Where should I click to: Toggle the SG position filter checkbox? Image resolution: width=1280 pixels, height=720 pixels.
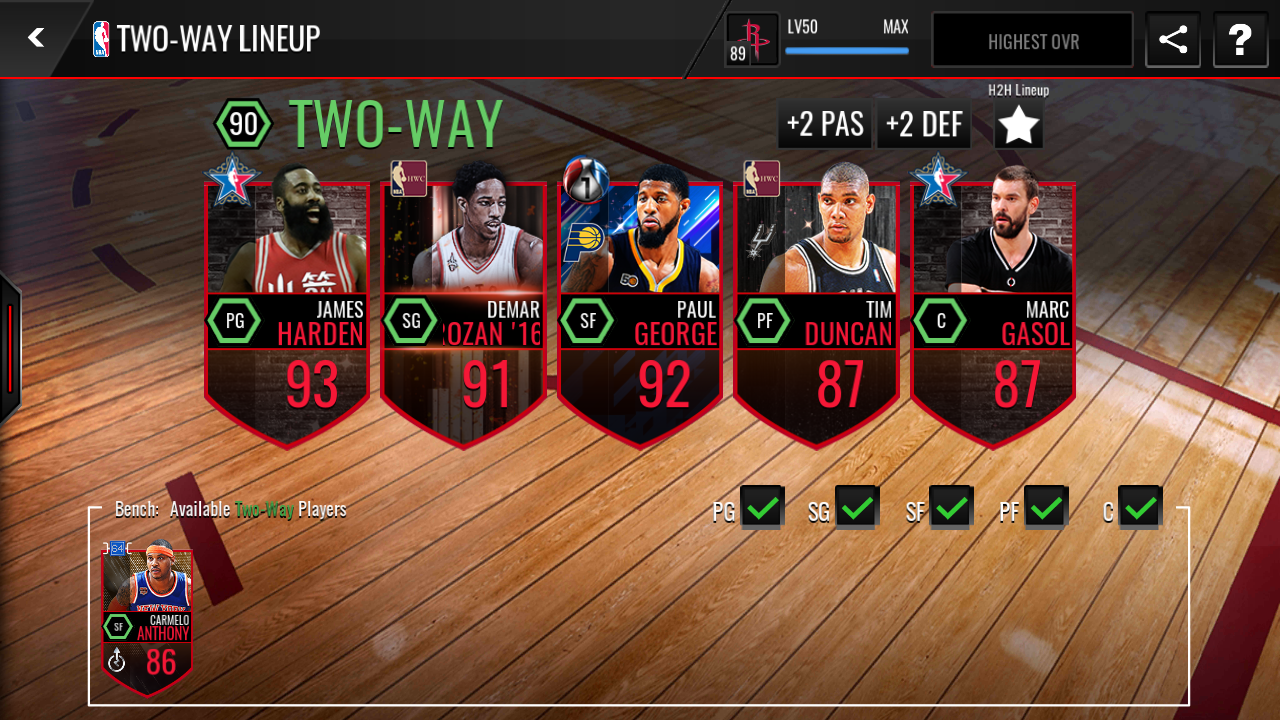(857, 508)
